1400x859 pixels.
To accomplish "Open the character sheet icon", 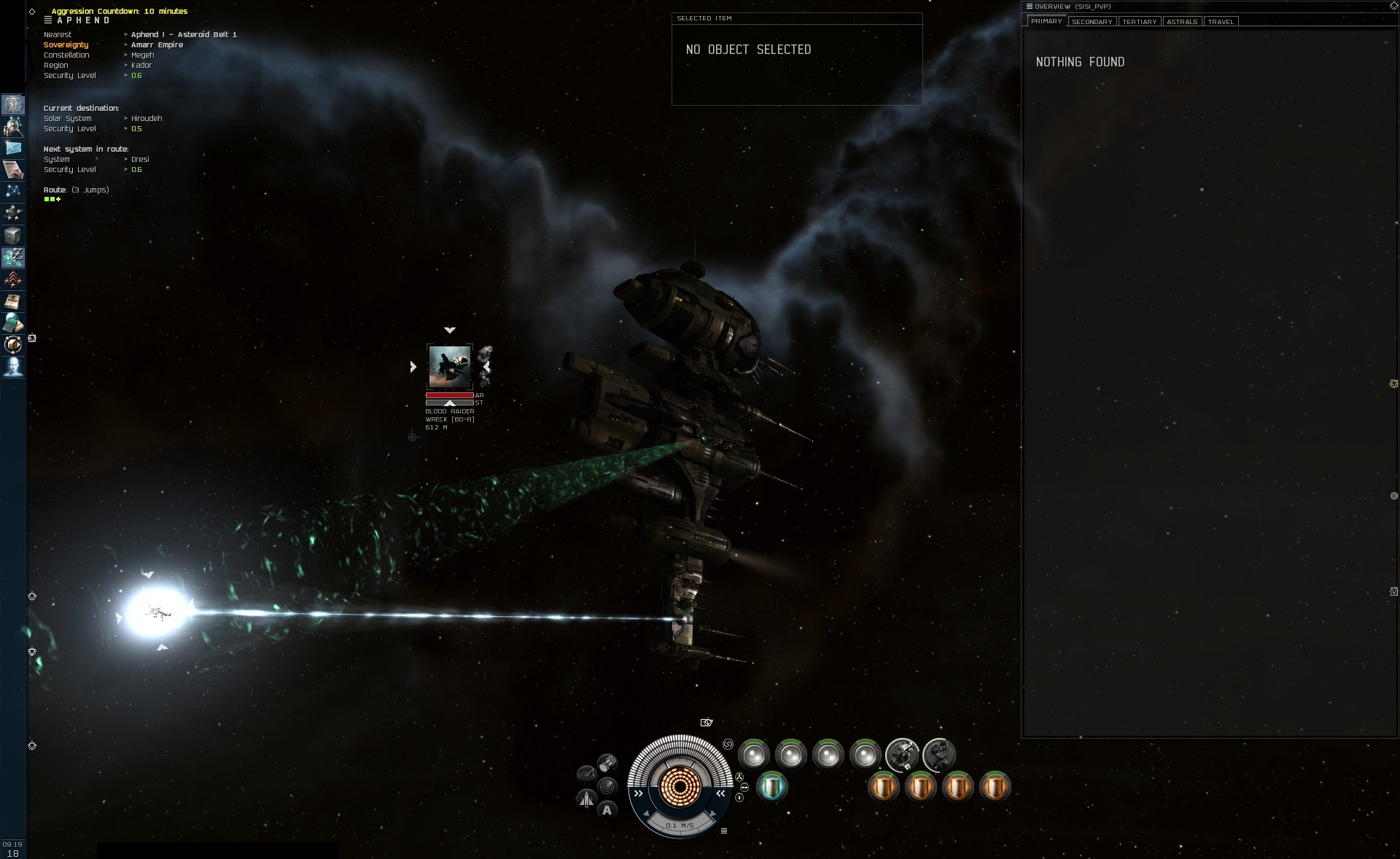I will (x=13, y=104).
